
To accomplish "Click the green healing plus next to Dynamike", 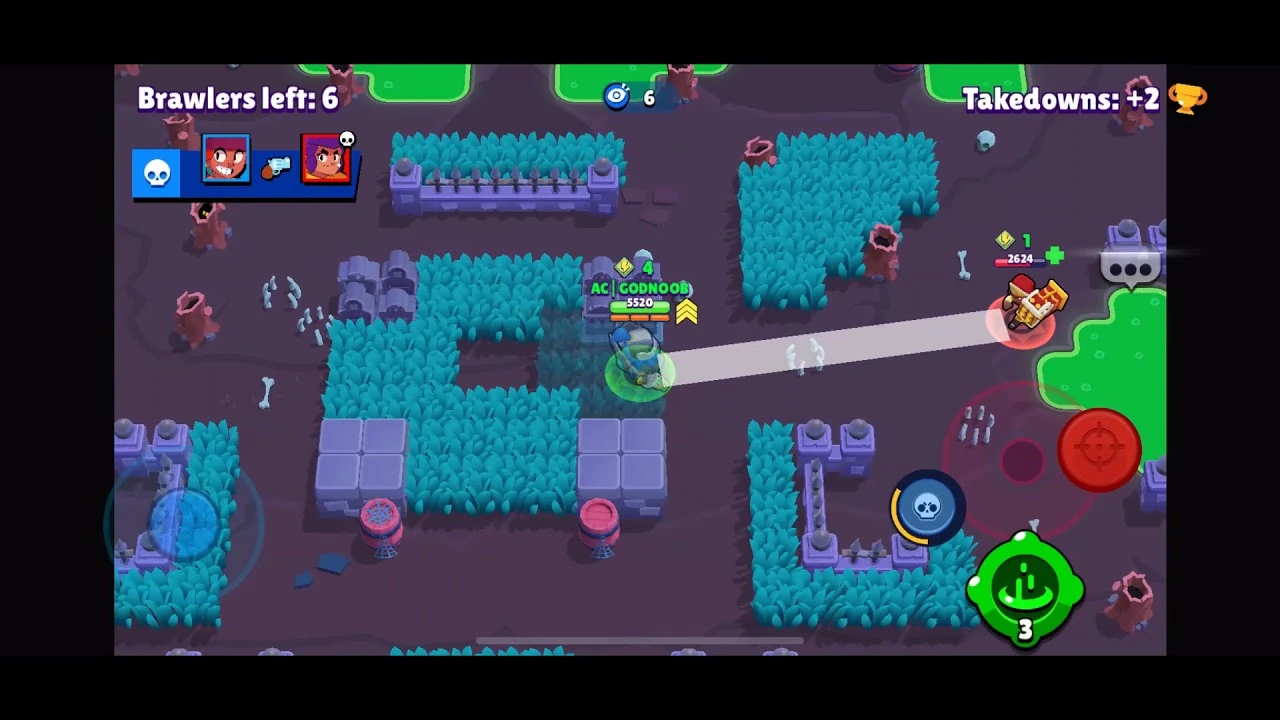I will tap(1057, 257).
